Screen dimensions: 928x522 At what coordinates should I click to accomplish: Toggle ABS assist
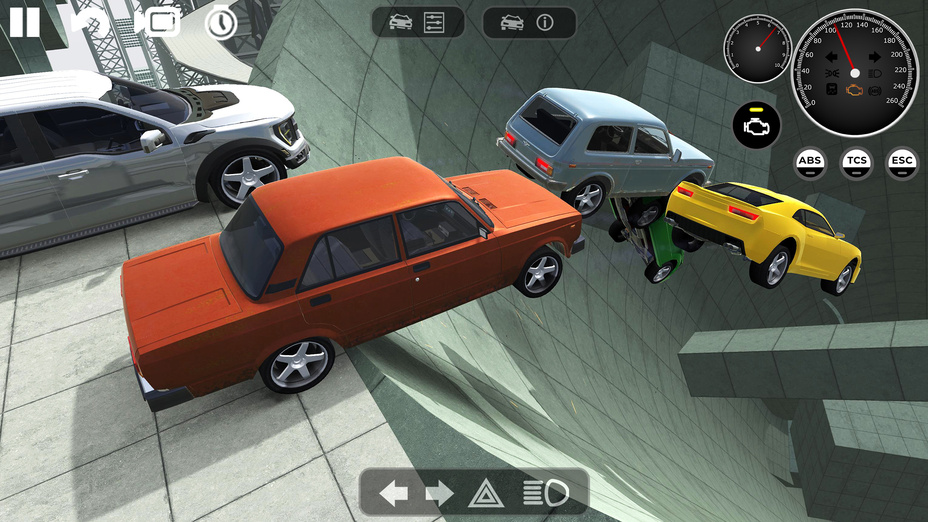coord(810,162)
